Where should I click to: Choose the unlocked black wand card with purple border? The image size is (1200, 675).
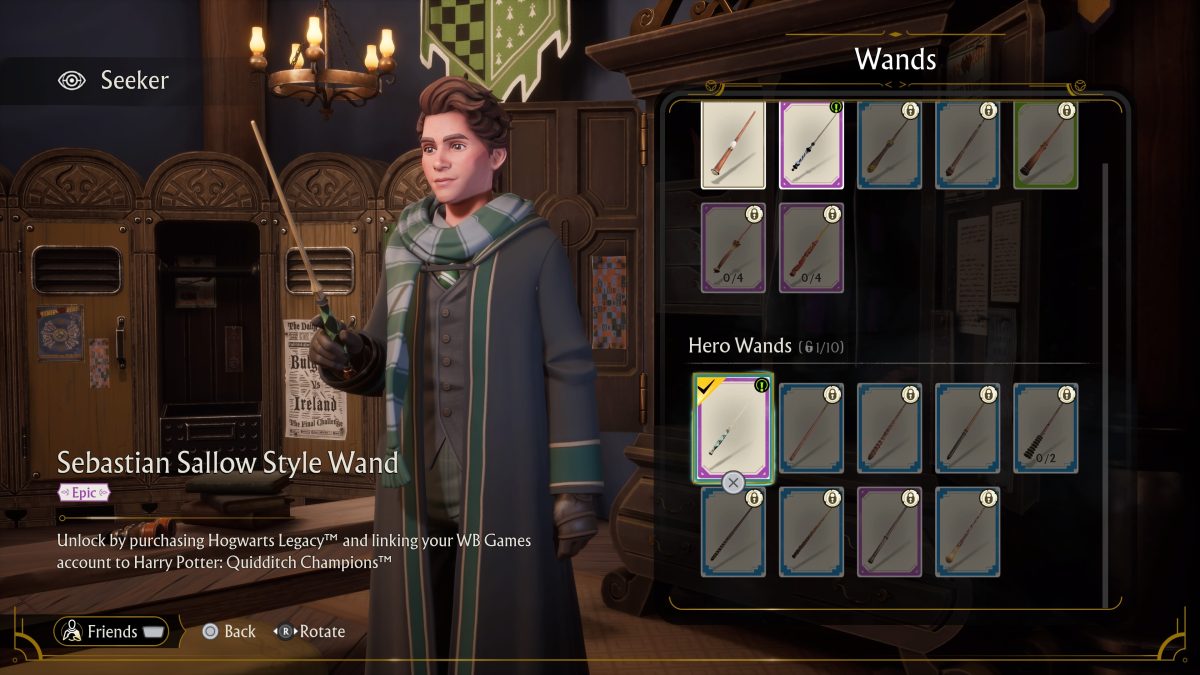[811, 144]
